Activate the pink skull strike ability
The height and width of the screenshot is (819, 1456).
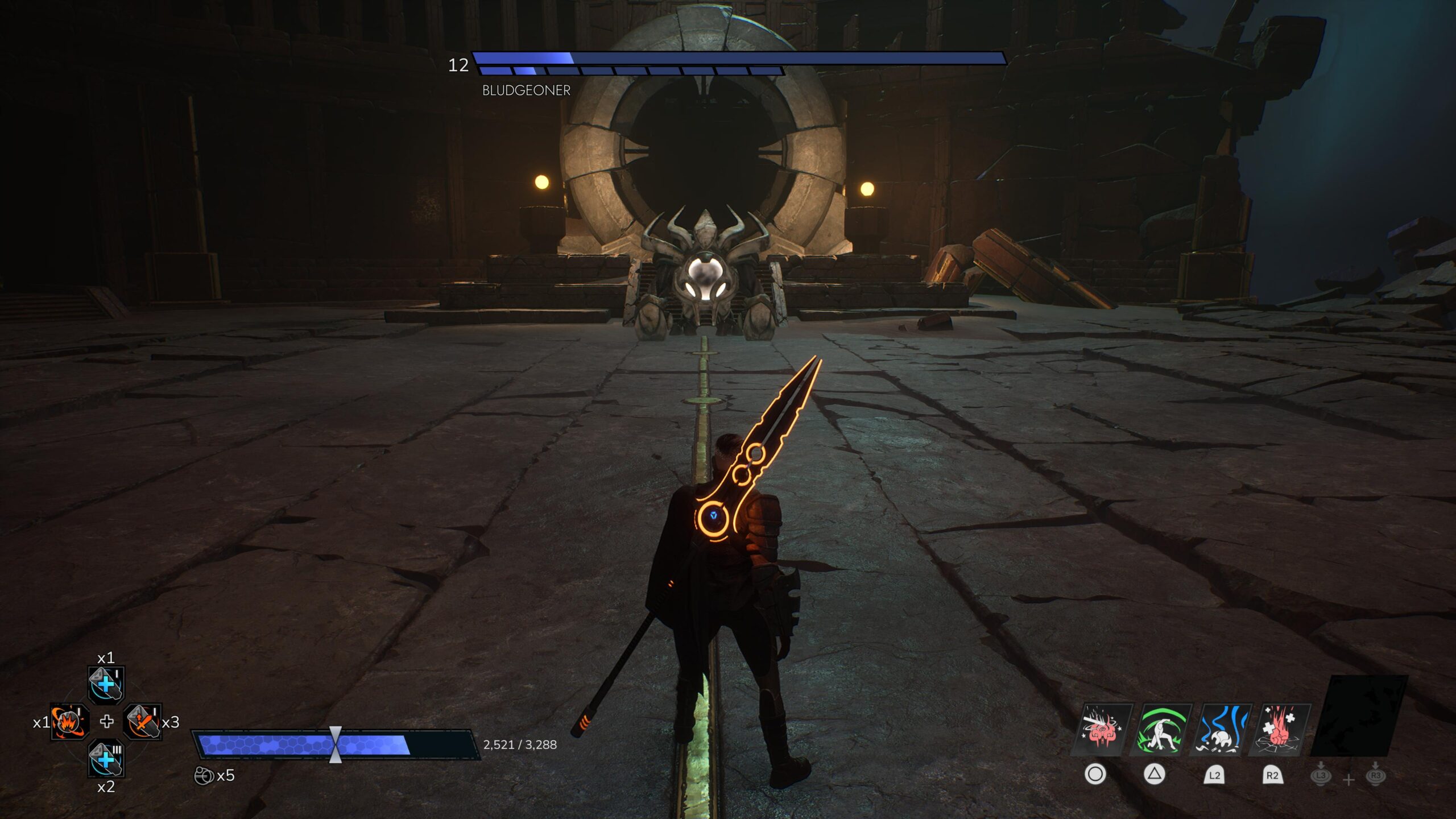pyautogui.click(x=1101, y=730)
